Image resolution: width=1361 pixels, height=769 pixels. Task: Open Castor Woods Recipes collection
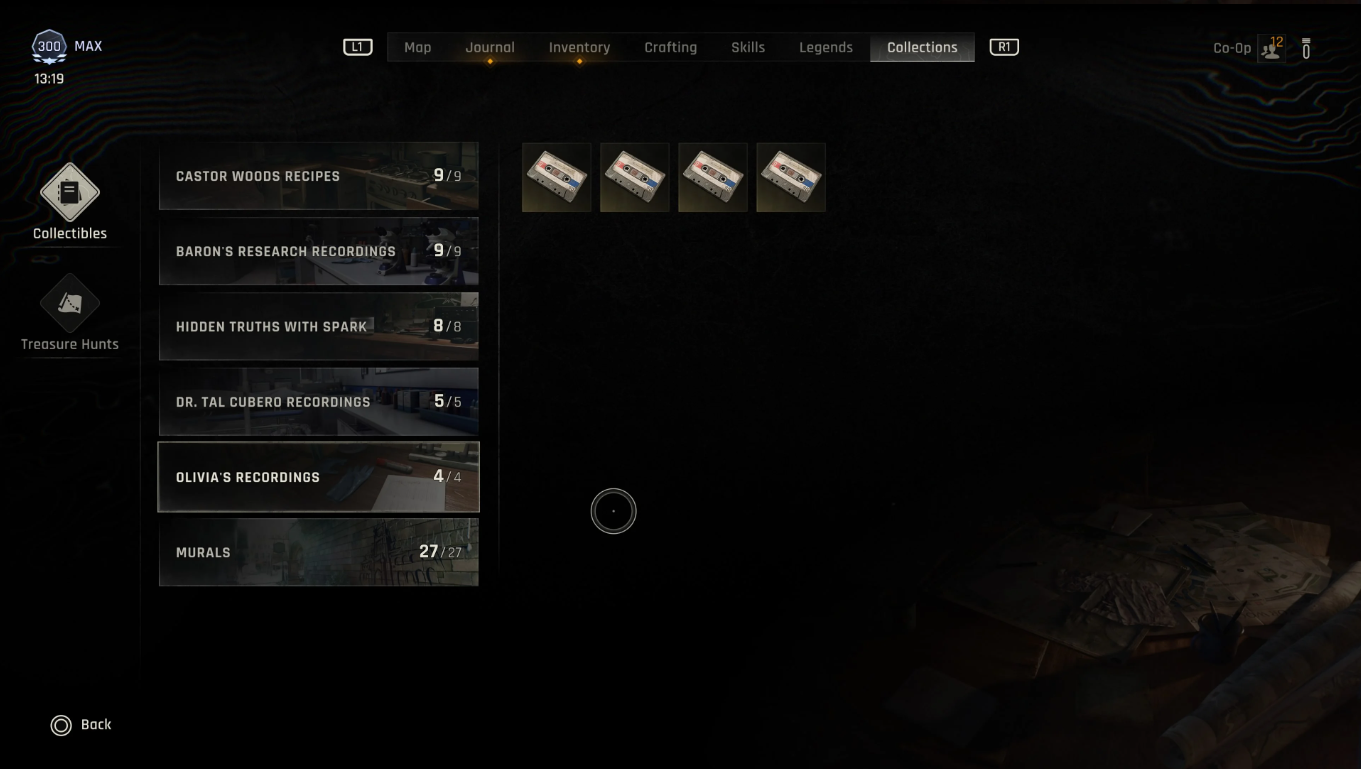click(x=318, y=176)
